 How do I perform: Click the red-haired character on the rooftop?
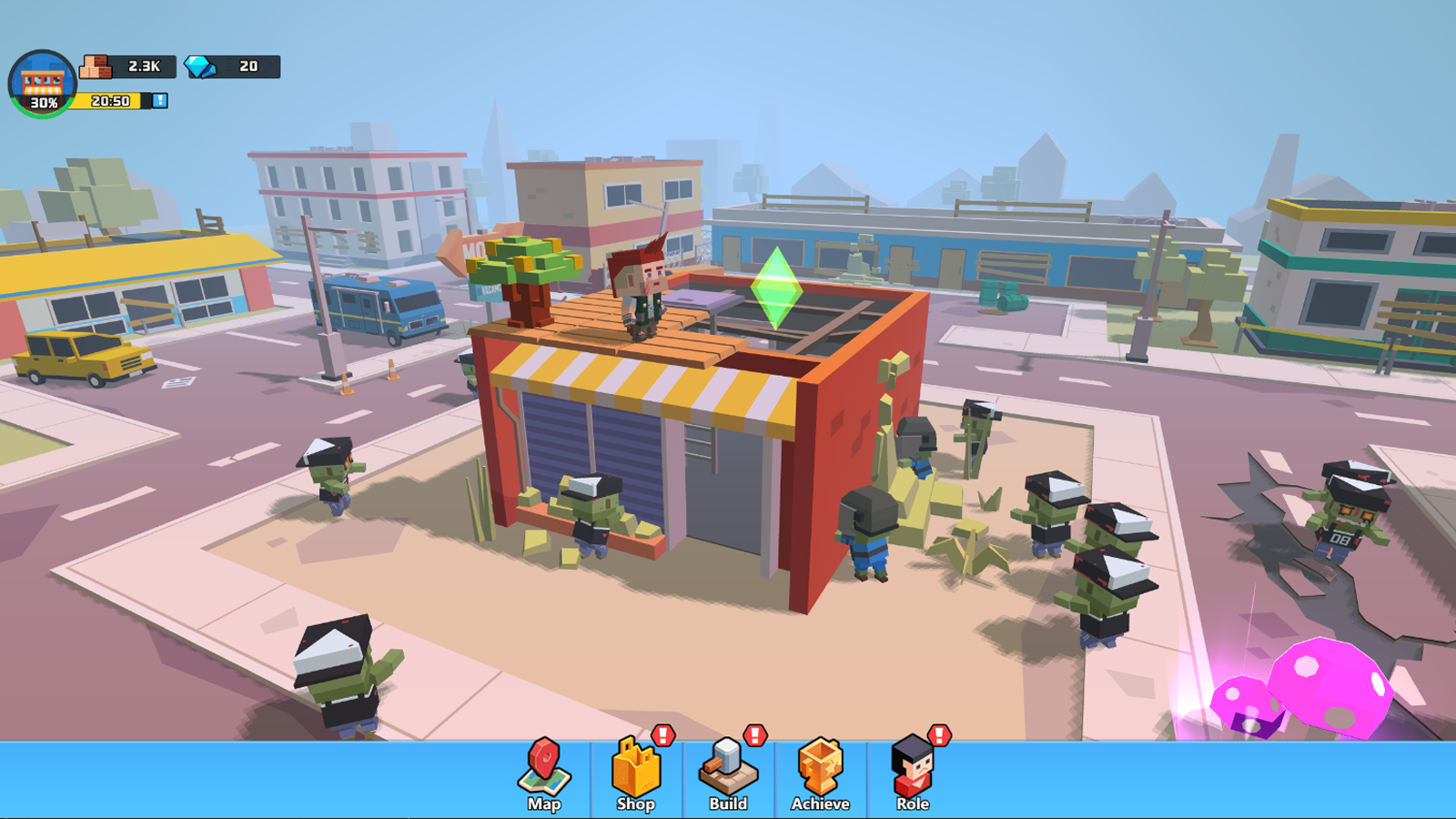click(x=642, y=293)
